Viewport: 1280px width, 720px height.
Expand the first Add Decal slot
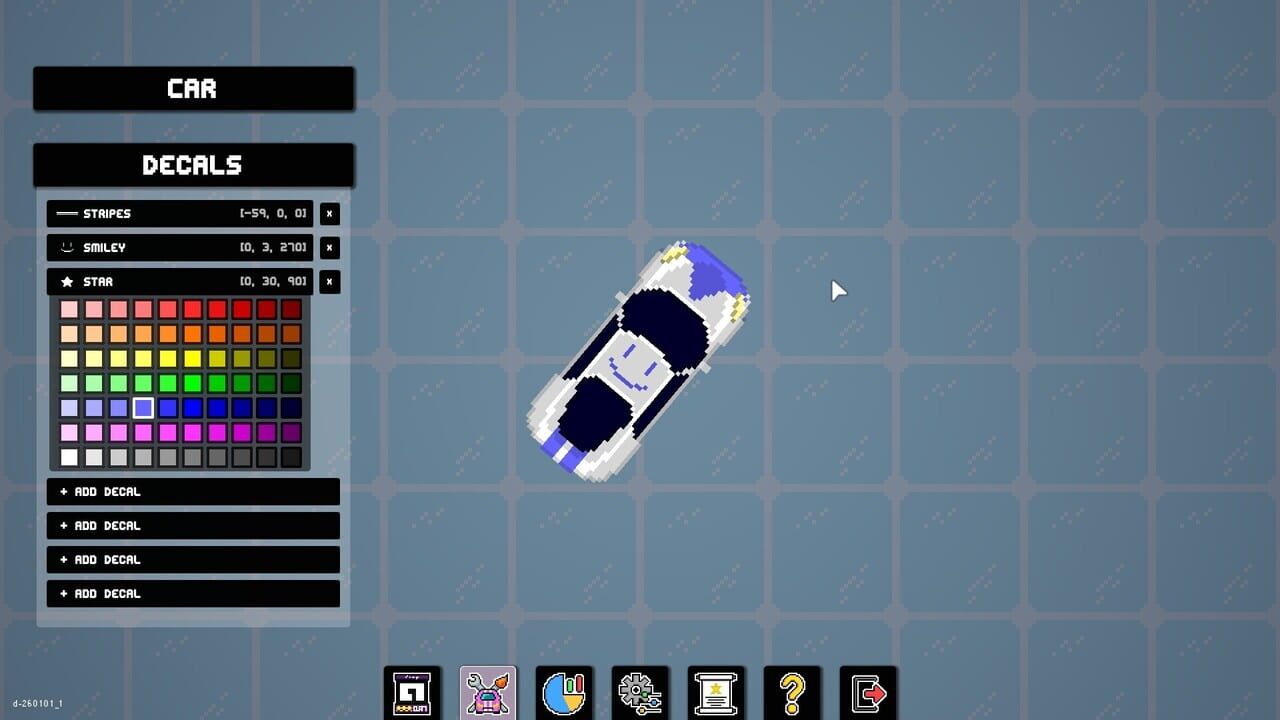coord(193,491)
